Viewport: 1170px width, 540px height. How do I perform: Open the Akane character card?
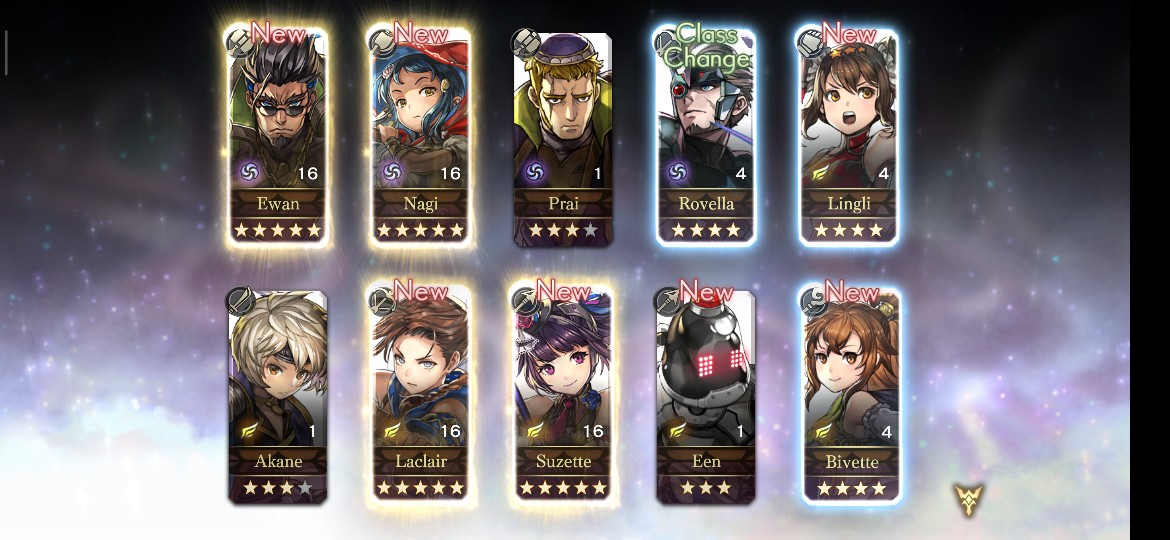tap(277, 395)
